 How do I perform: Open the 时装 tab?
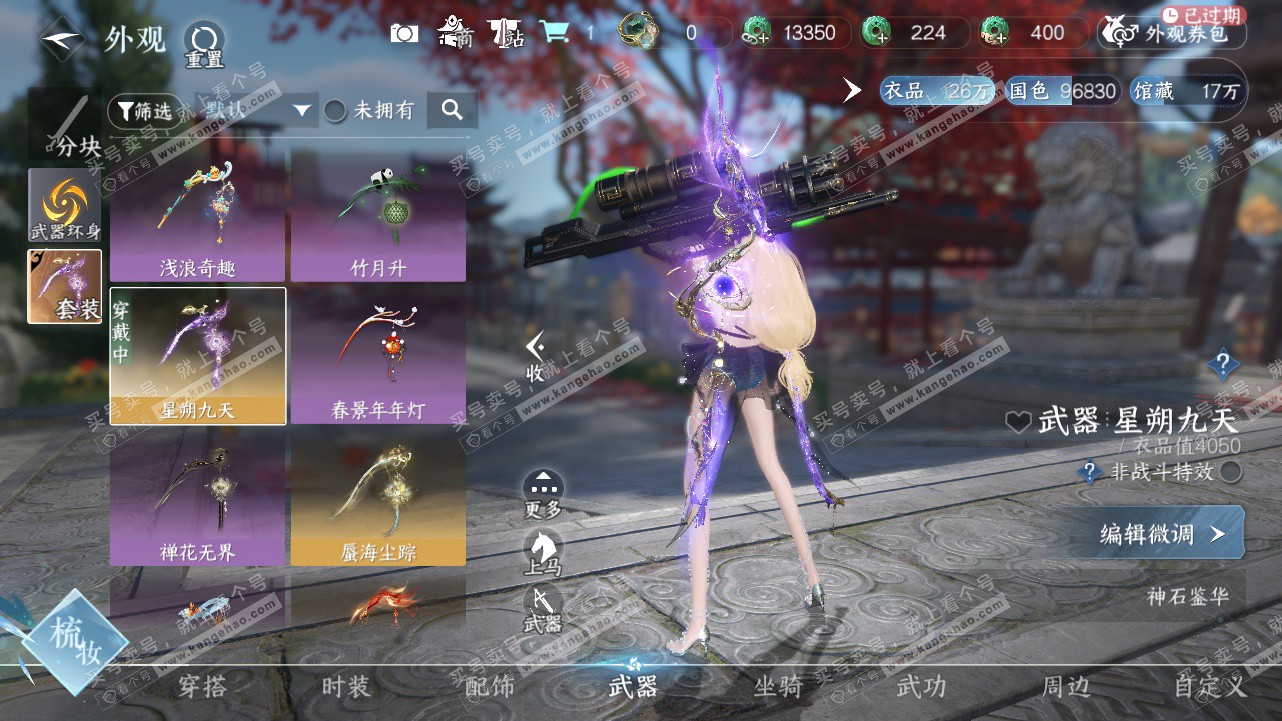coord(346,687)
